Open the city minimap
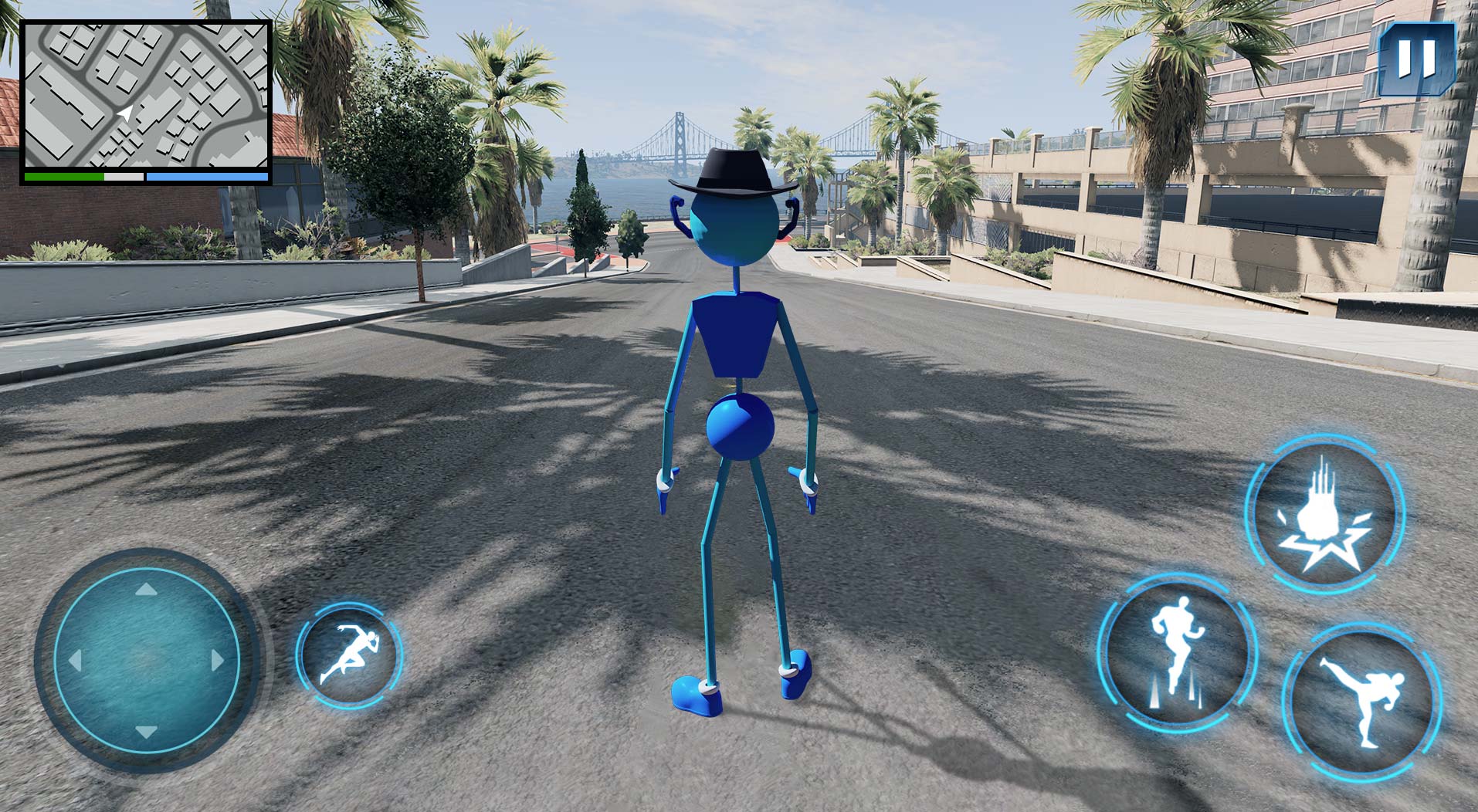1478x812 pixels. coord(145,95)
